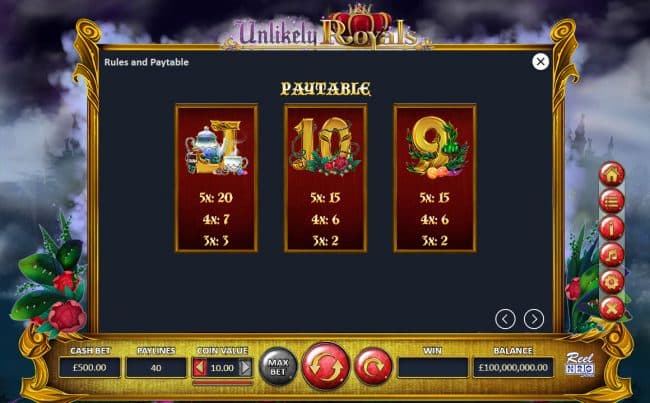650x403 pixels.
Task: Toggle the music note sound button
Action: coord(611,254)
